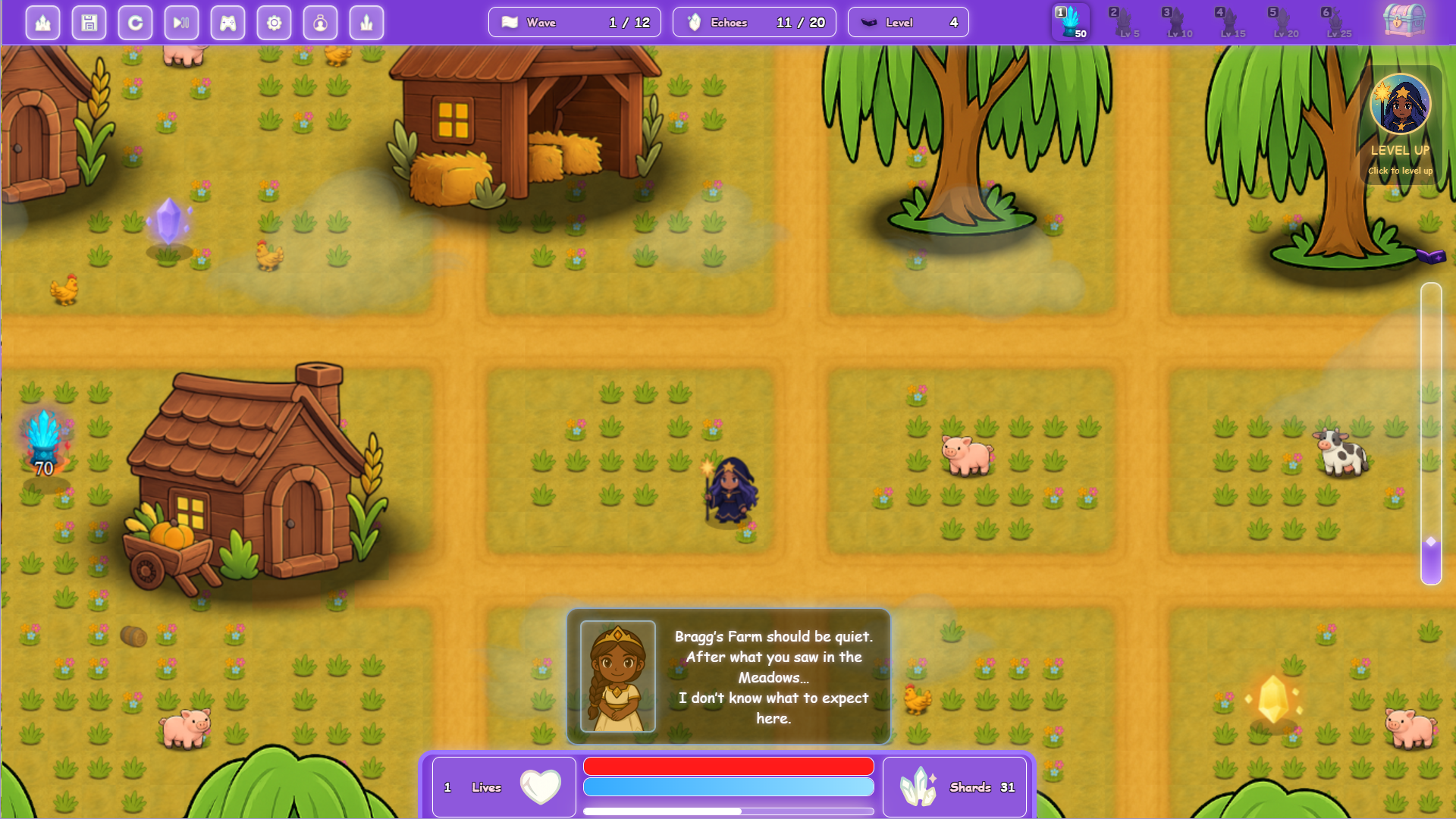Click the castle icon in the toolbar
Screen dimensions: 1456x819
[x=42, y=23]
